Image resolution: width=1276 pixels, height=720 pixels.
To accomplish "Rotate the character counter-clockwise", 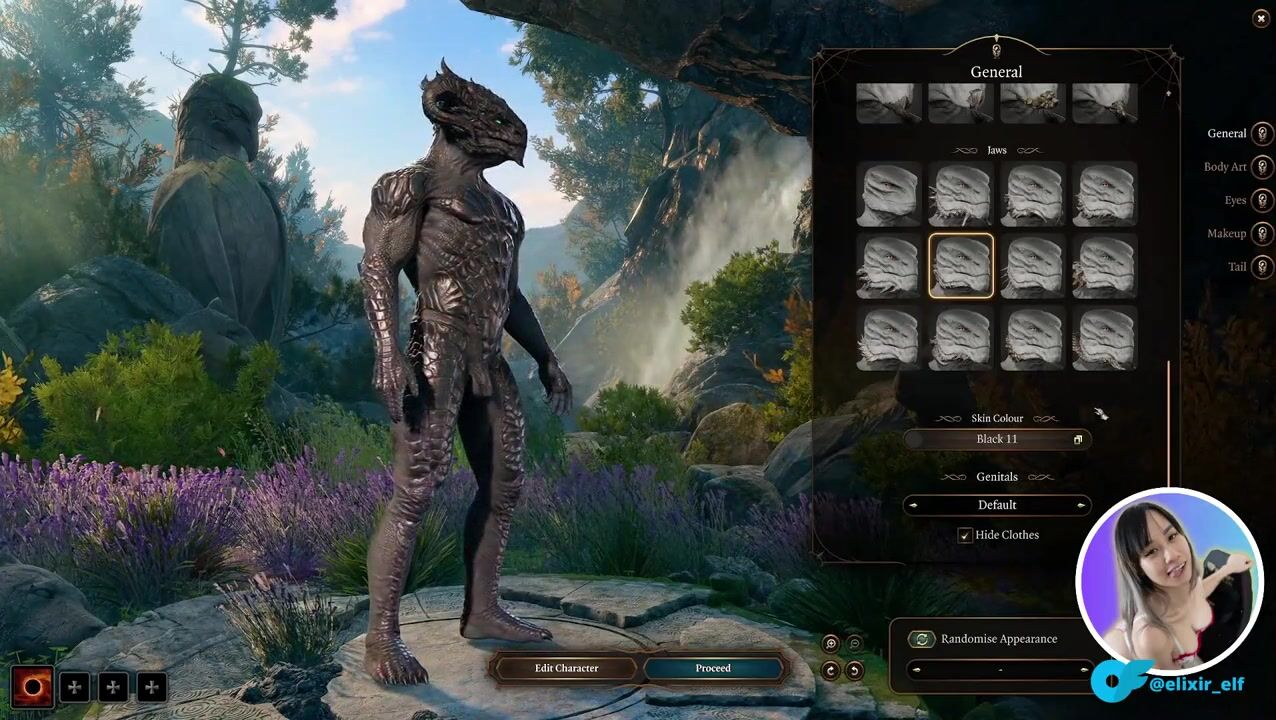I will click(x=854, y=670).
